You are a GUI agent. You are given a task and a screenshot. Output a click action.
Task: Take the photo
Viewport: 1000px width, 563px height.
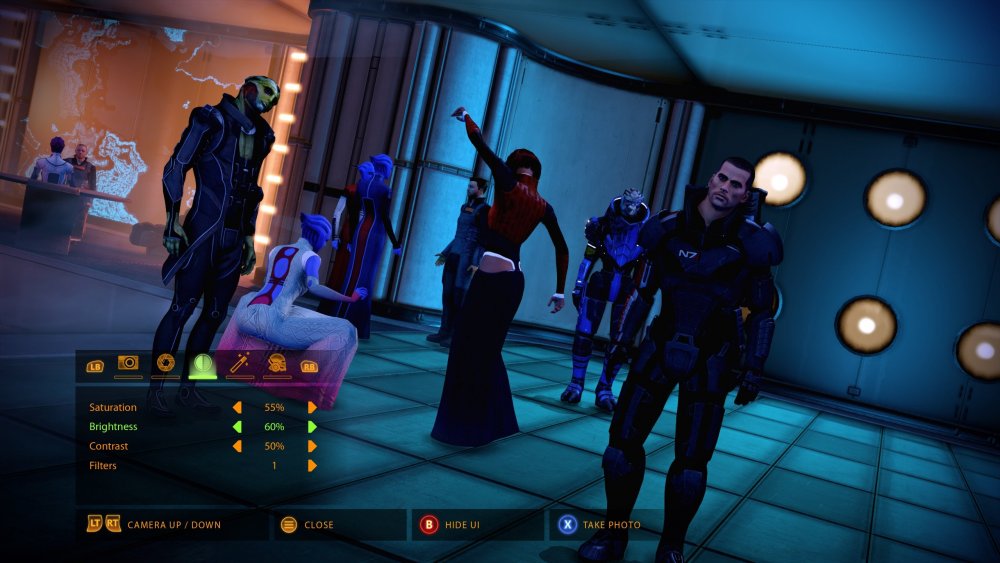(x=599, y=524)
